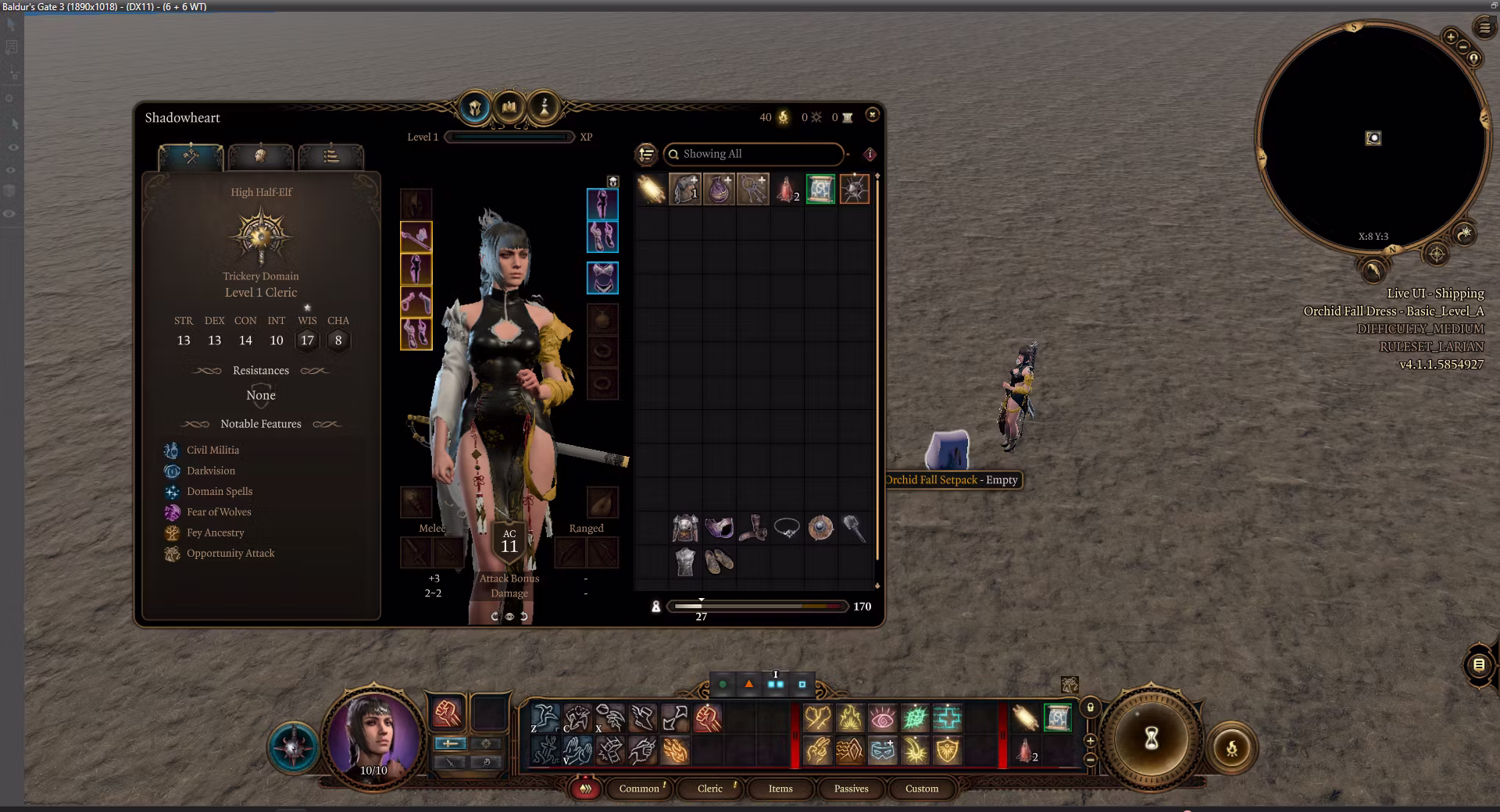
Task: Select the Darkvision feature entry
Action: point(210,471)
